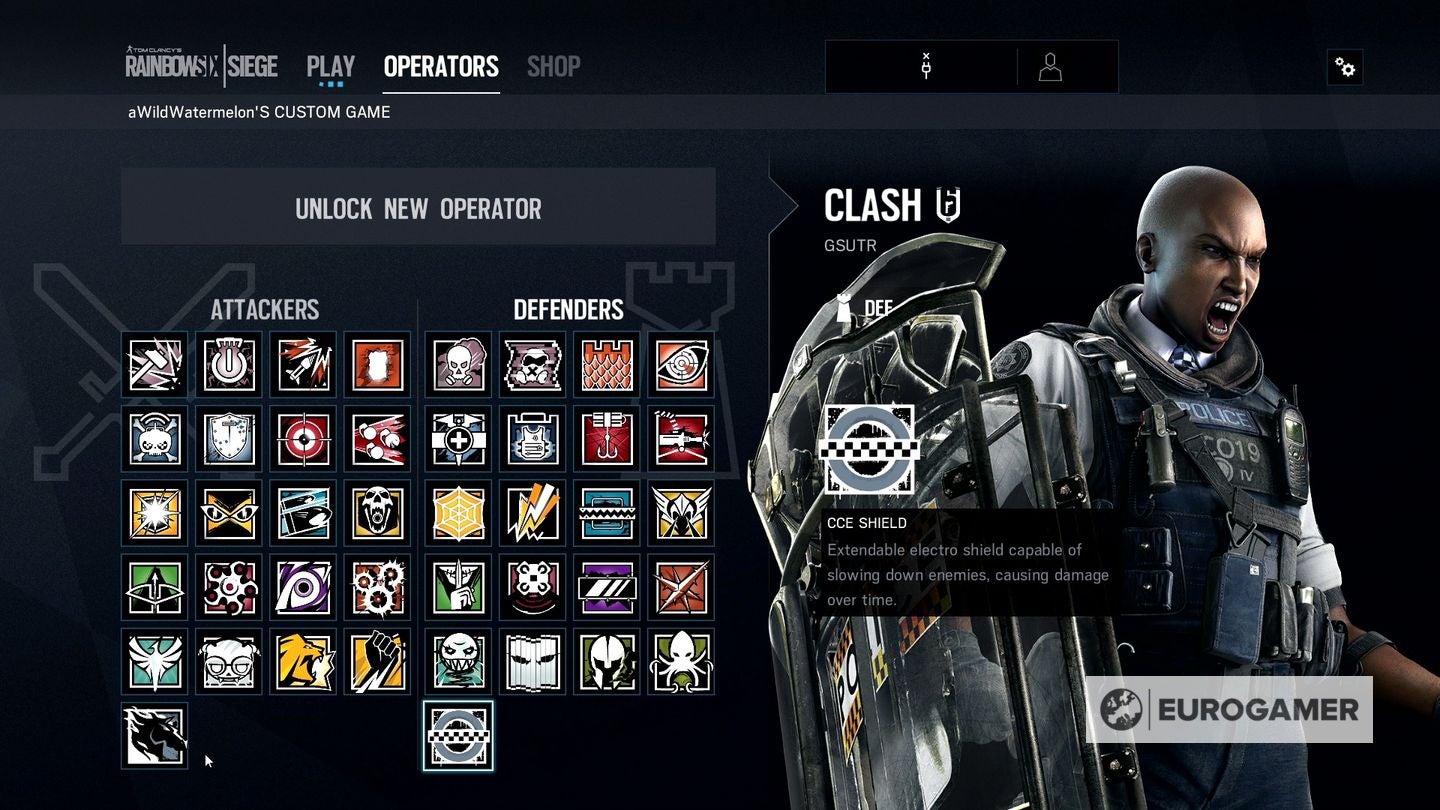Select the Smoke defender icon
Image resolution: width=1440 pixels, height=810 pixels.
point(458,364)
